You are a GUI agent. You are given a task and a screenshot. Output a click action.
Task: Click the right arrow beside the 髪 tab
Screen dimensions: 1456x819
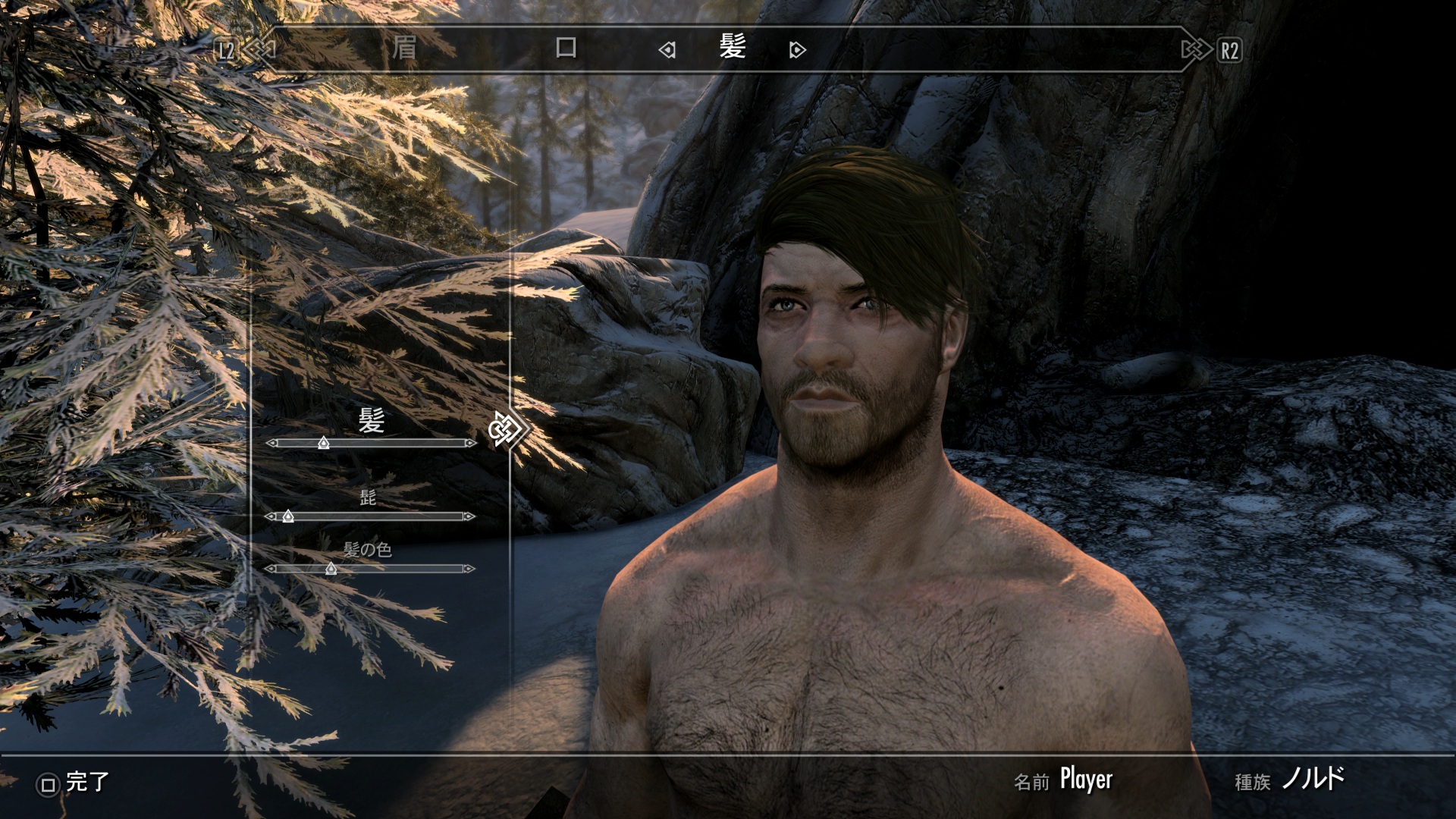[x=797, y=50]
